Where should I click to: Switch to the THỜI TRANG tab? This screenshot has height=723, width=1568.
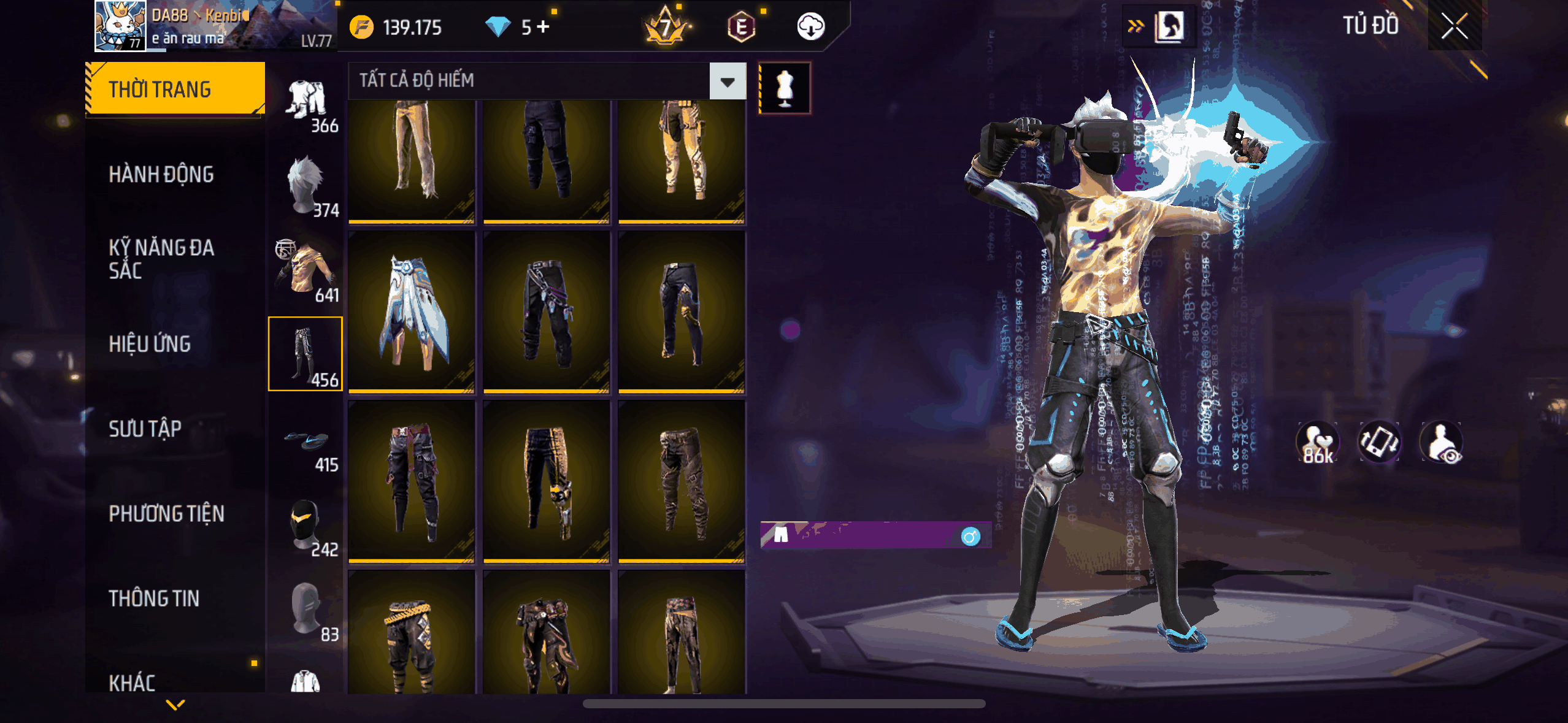175,90
